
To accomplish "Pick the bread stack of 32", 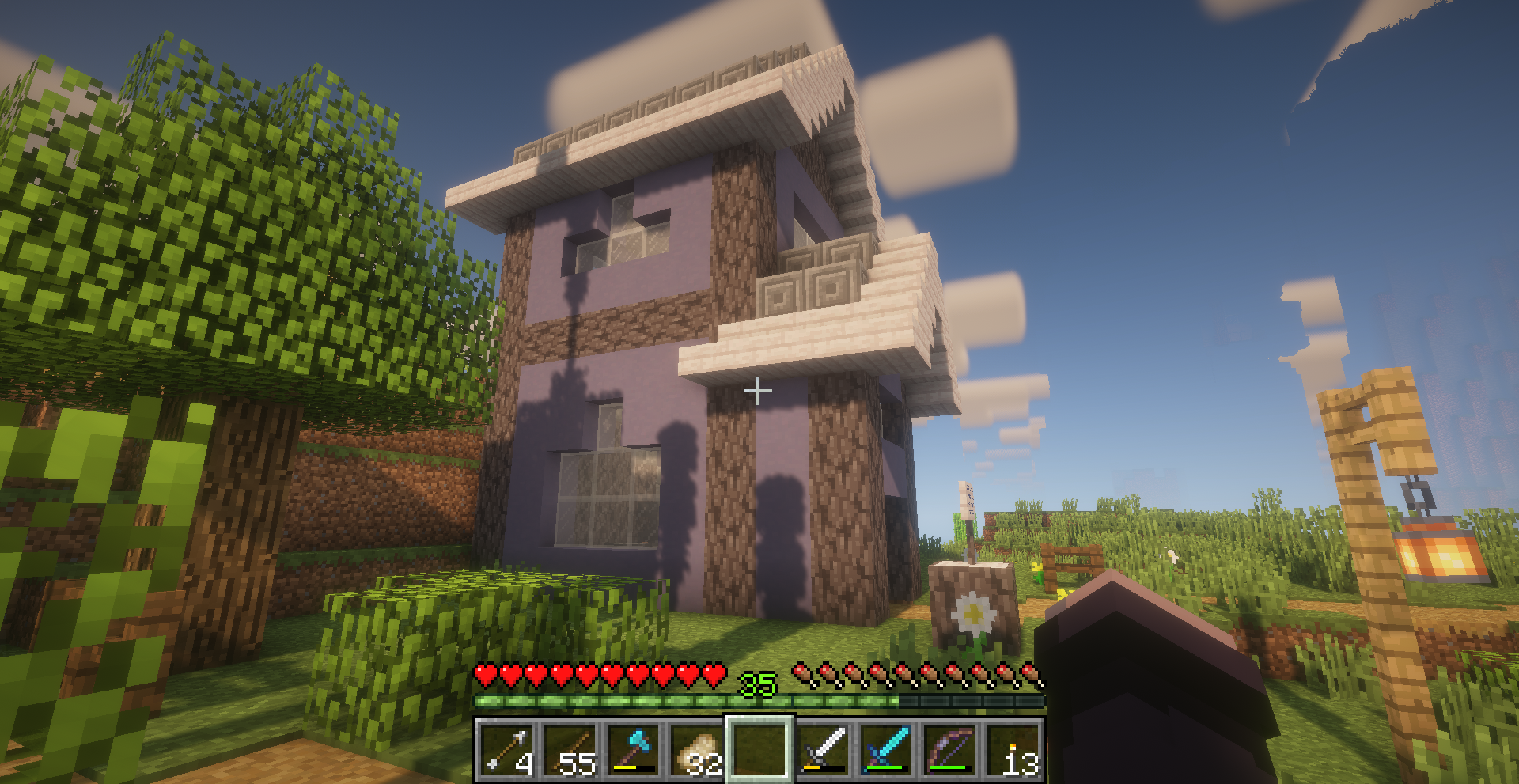I will tap(696, 750).
